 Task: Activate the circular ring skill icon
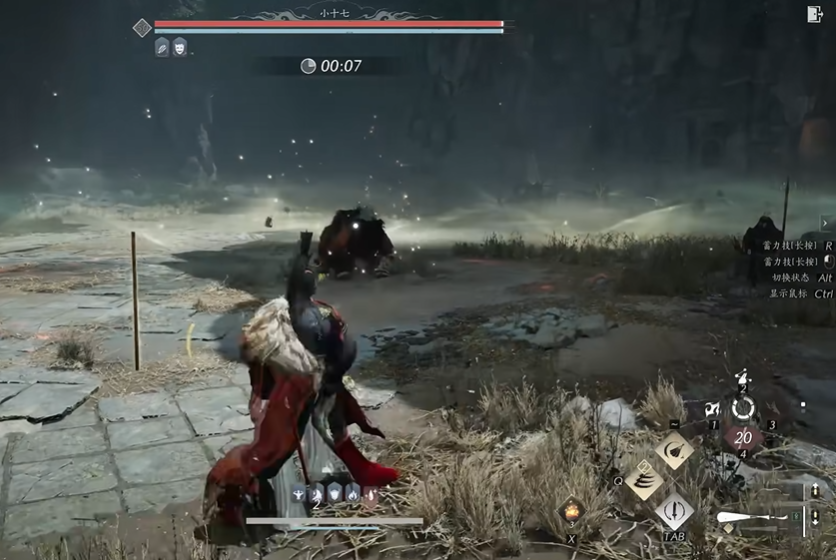tap(743, 408)
